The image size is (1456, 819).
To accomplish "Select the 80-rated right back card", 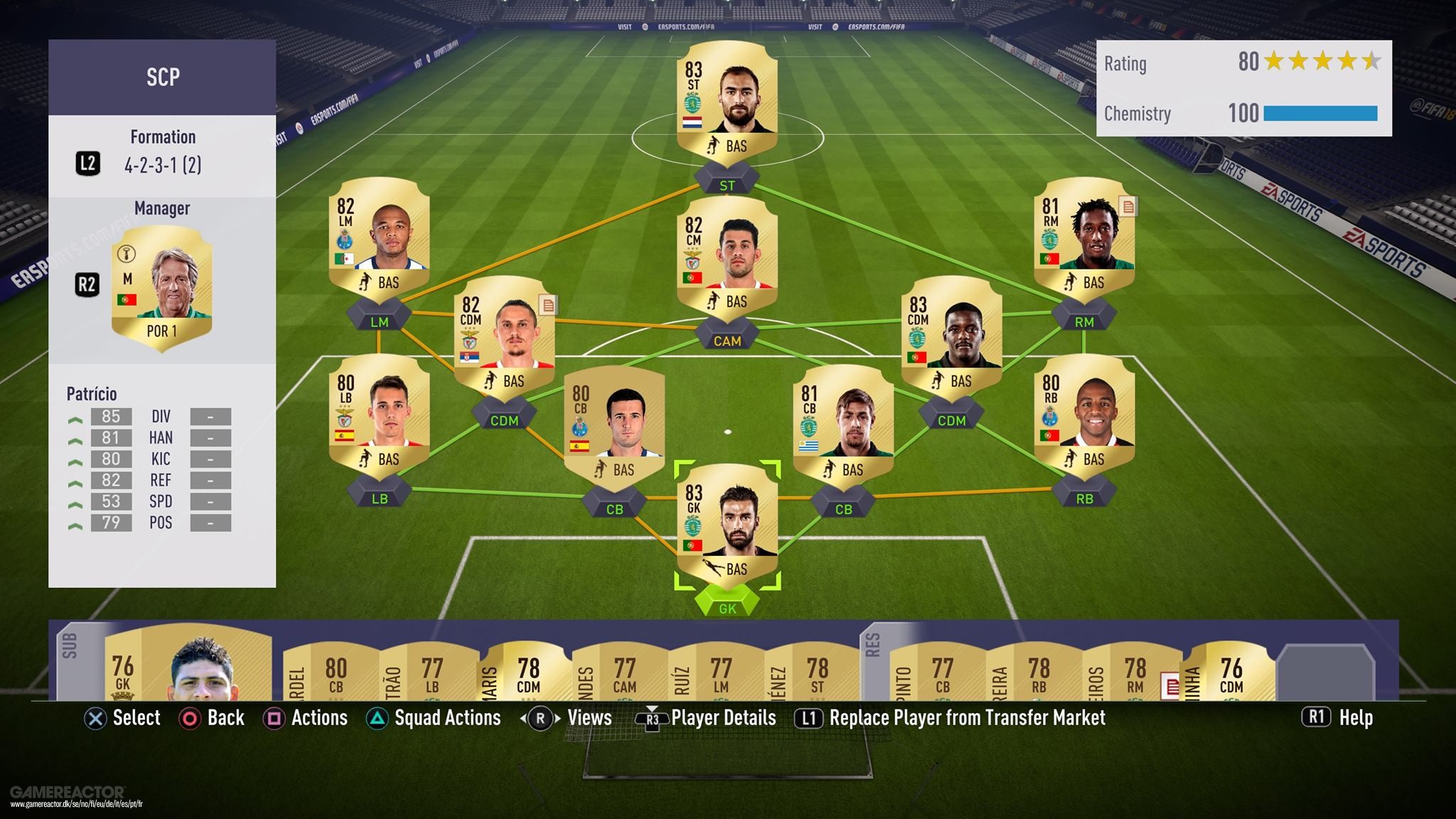I will (1083, 412).
